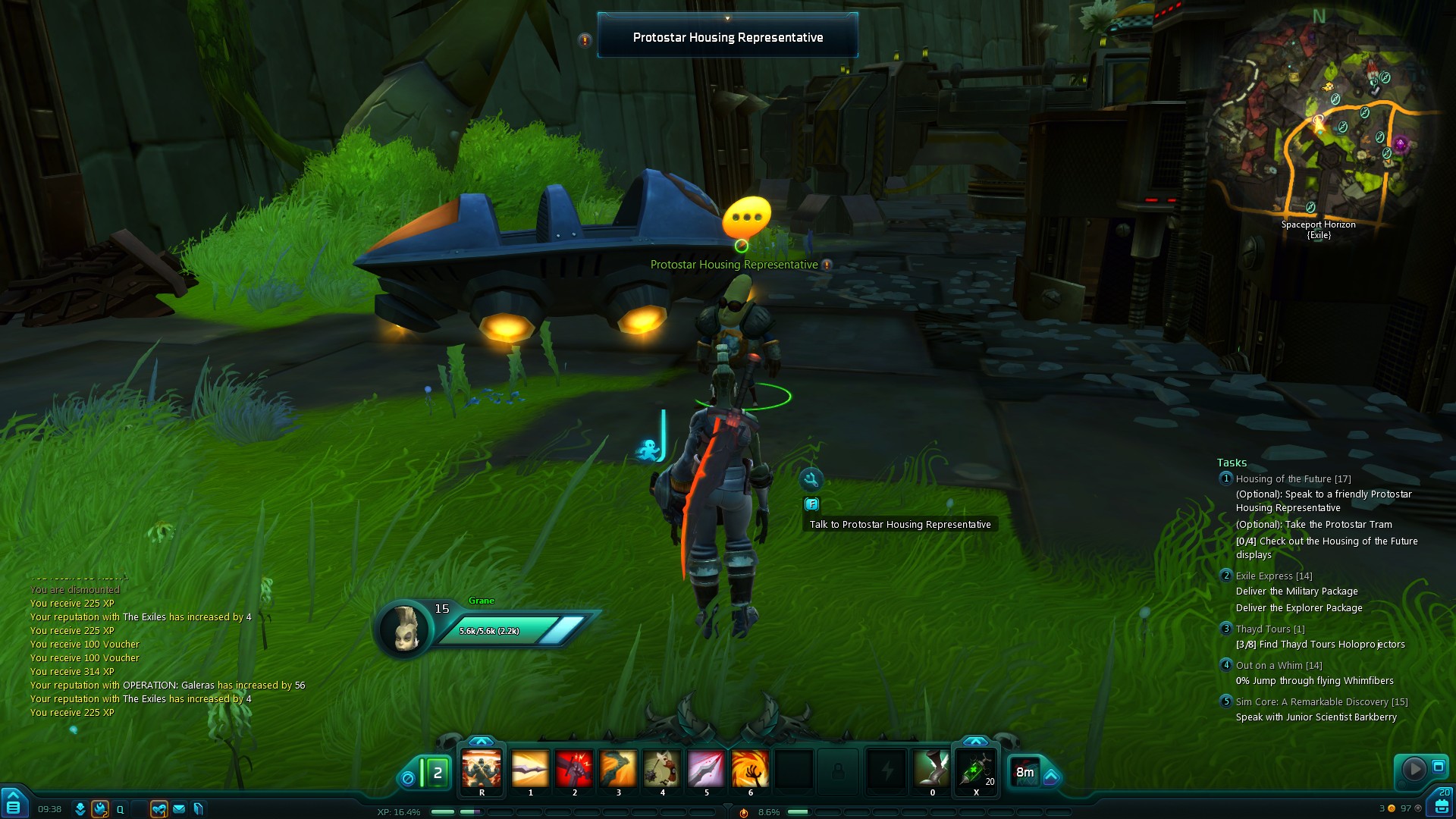
Task: Activate the roaring brute ability on R
Action: pyautogui.click(x=482, y=769)
